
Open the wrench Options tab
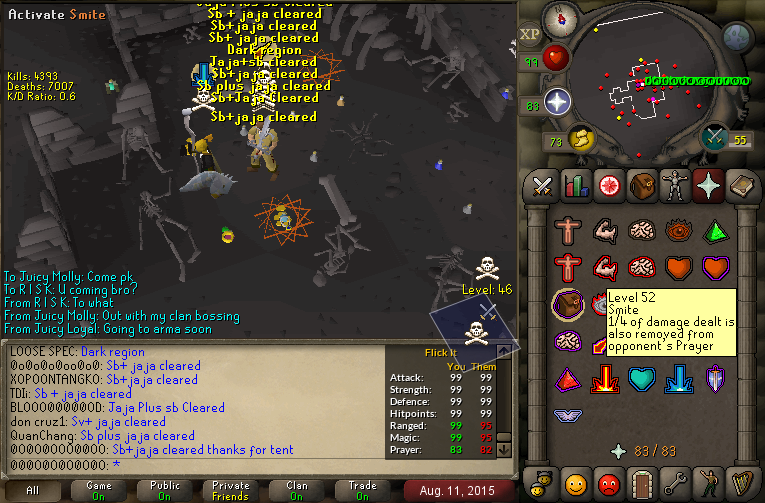674,482
